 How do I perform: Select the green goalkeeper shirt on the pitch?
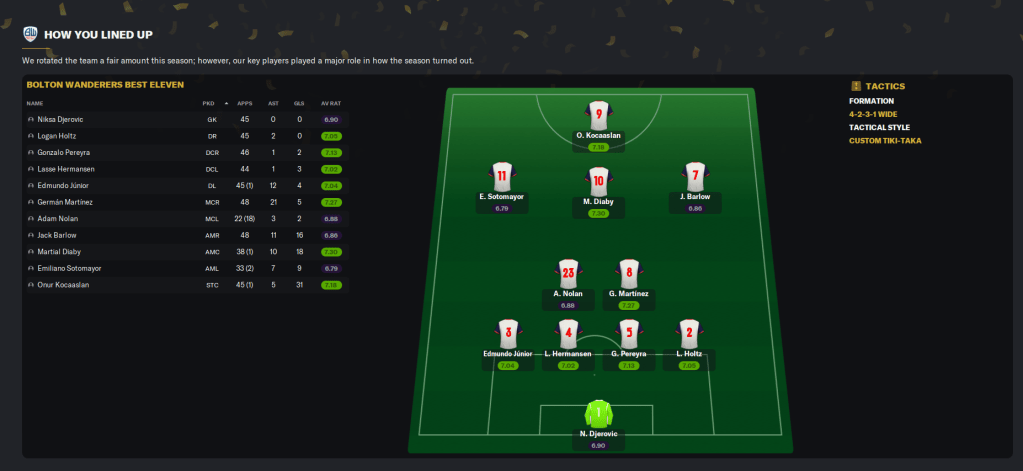(599, 413)
